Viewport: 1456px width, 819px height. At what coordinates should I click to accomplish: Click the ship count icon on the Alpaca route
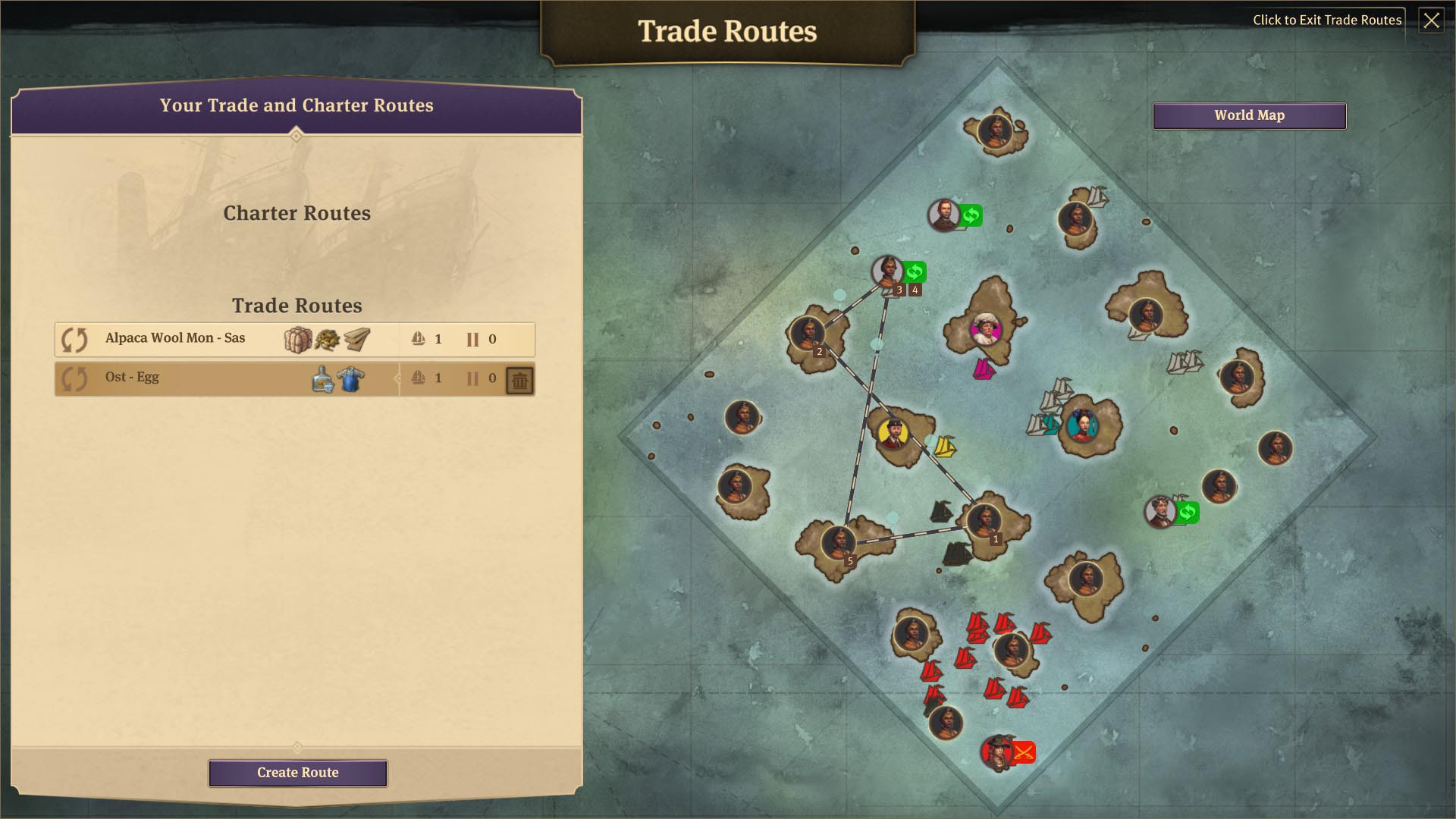coord(417,339)
